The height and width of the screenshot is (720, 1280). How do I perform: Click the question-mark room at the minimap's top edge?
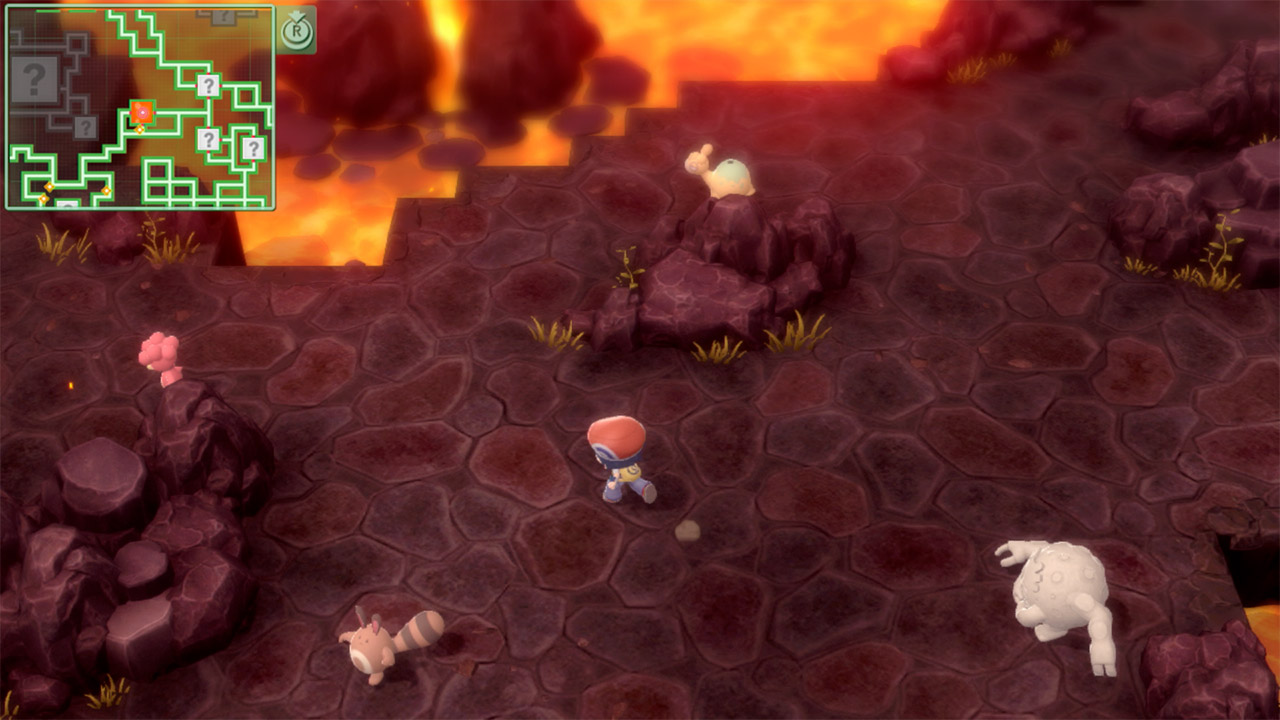[x=225, y=15]
